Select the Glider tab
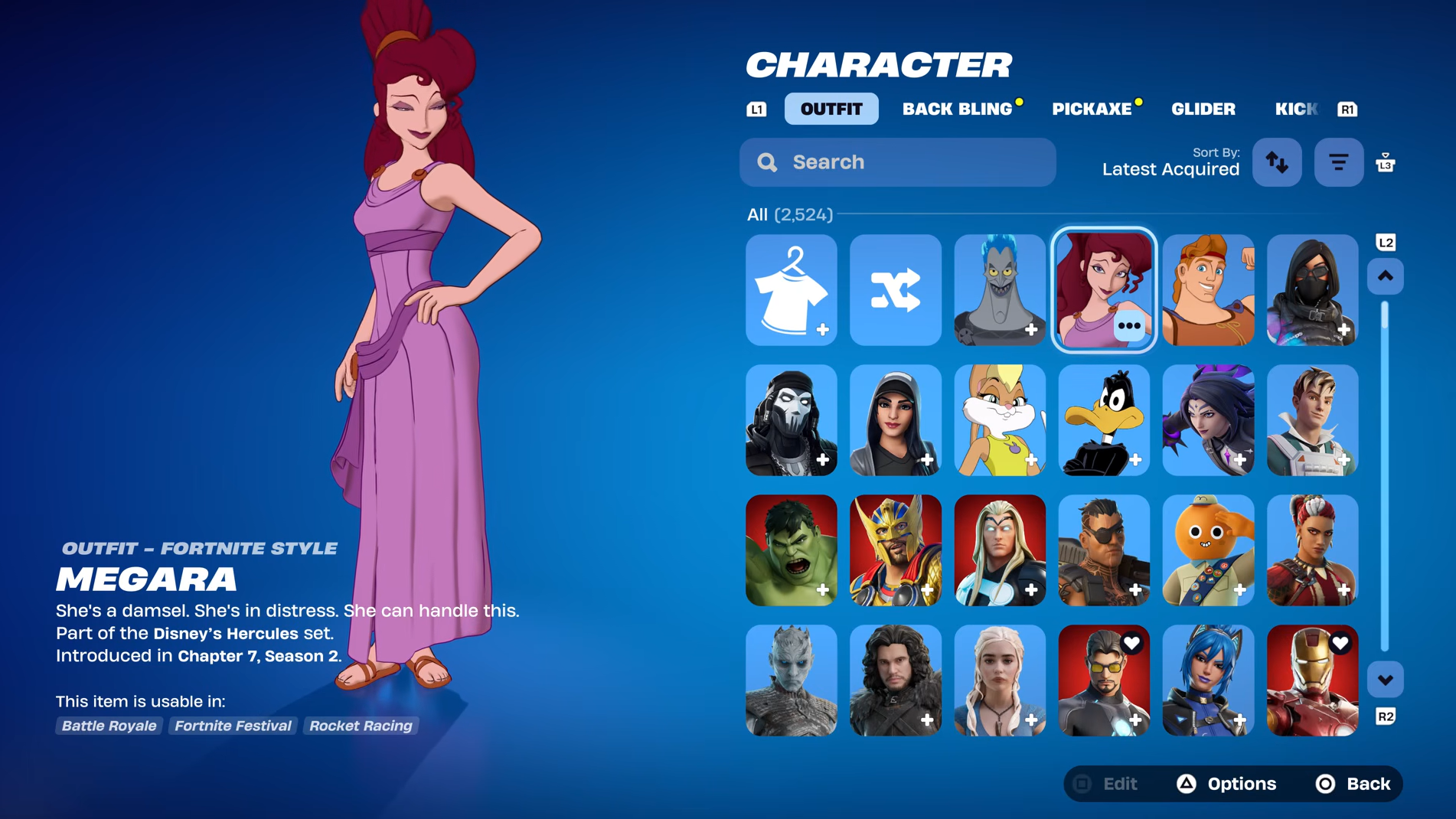This screenshot has width=1456, height=819. 1203,109
